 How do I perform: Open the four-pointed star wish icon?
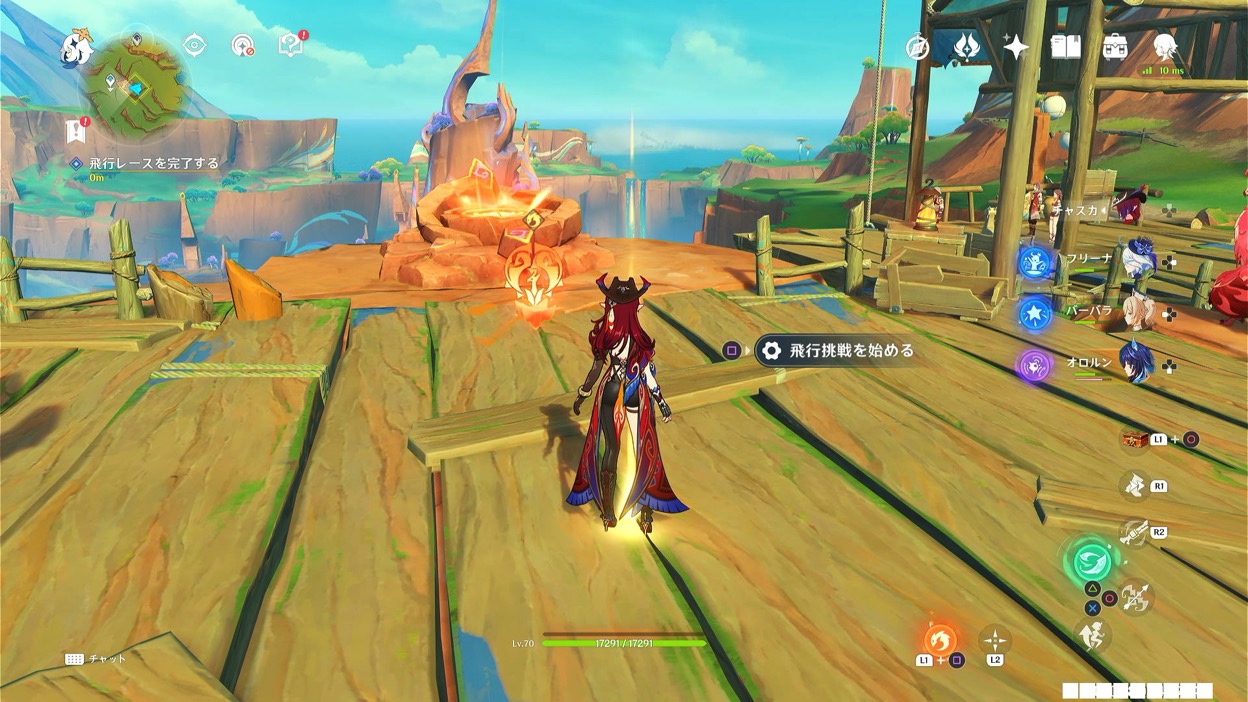[x=1016, y=47]
